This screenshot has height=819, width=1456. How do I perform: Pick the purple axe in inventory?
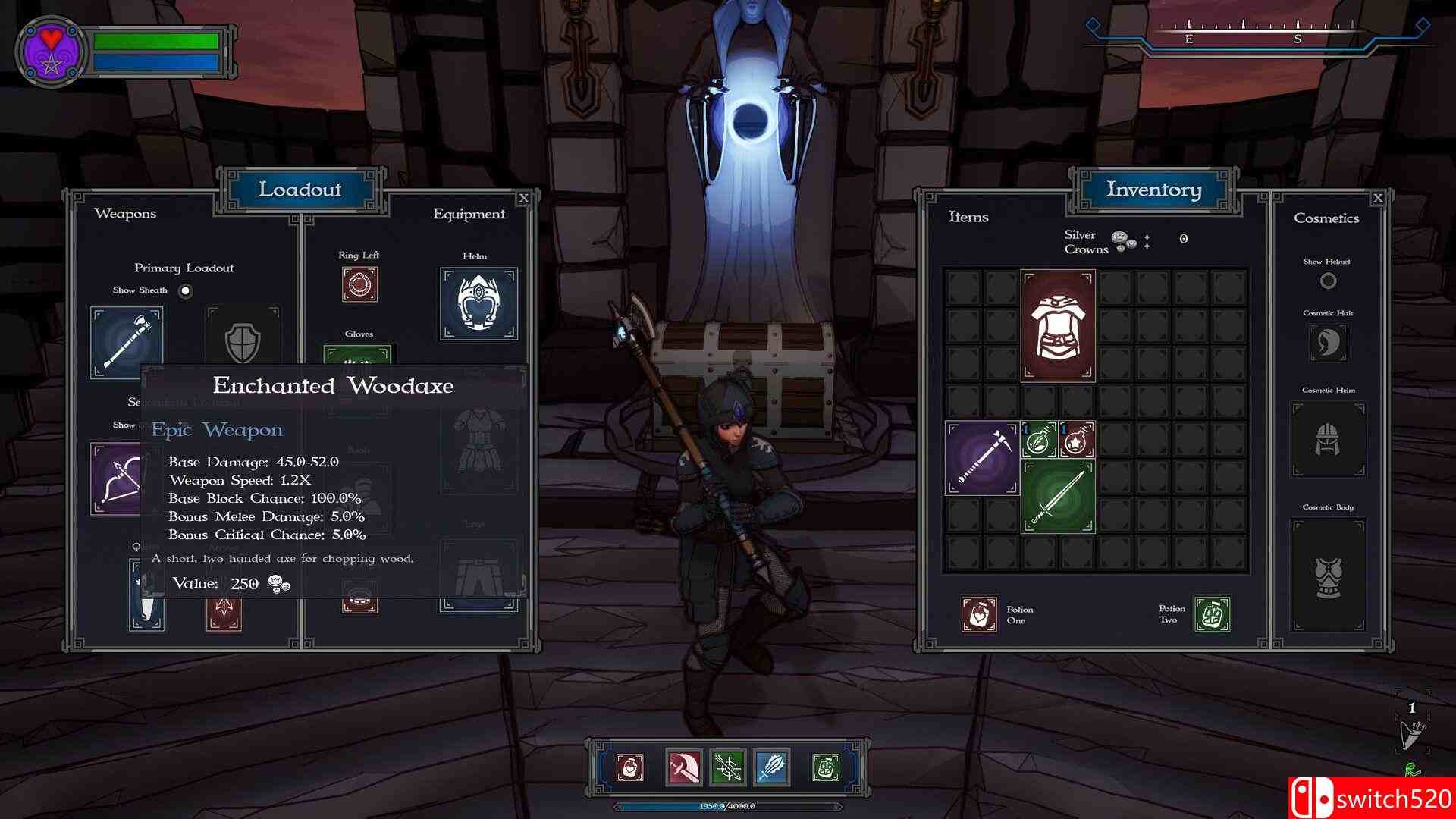982,459
